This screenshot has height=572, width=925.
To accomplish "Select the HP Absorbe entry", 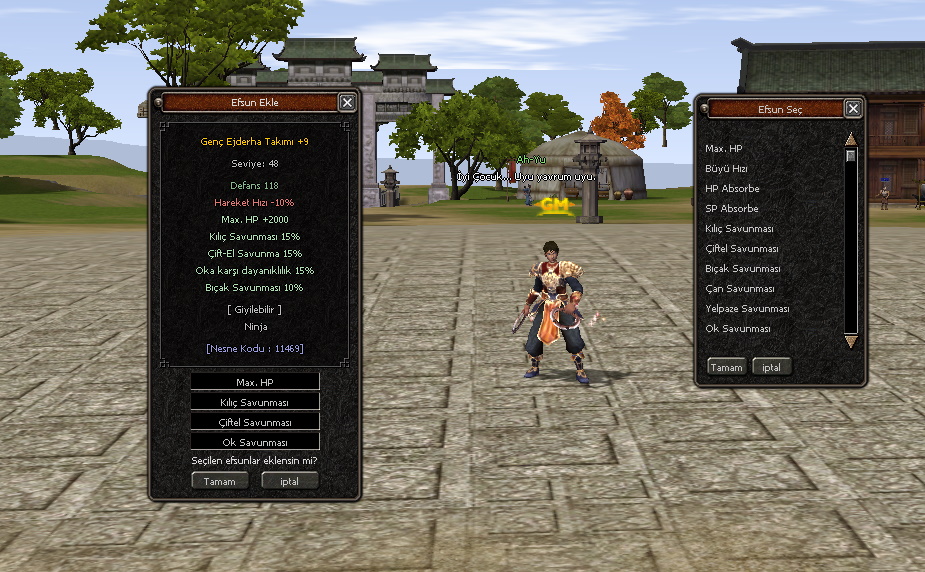I will (x=732, y=189).
